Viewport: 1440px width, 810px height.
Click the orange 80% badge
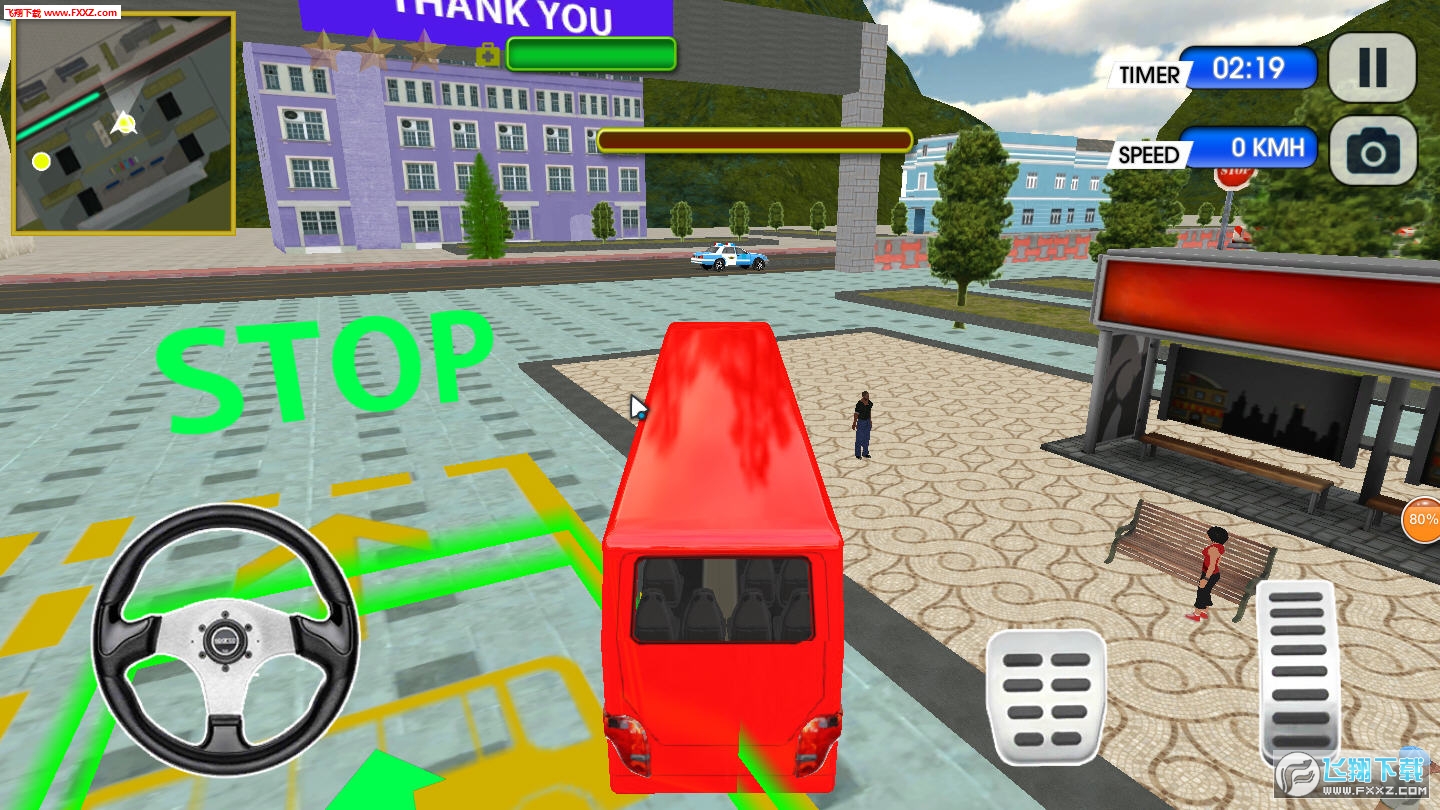[x=1421, y=520]
